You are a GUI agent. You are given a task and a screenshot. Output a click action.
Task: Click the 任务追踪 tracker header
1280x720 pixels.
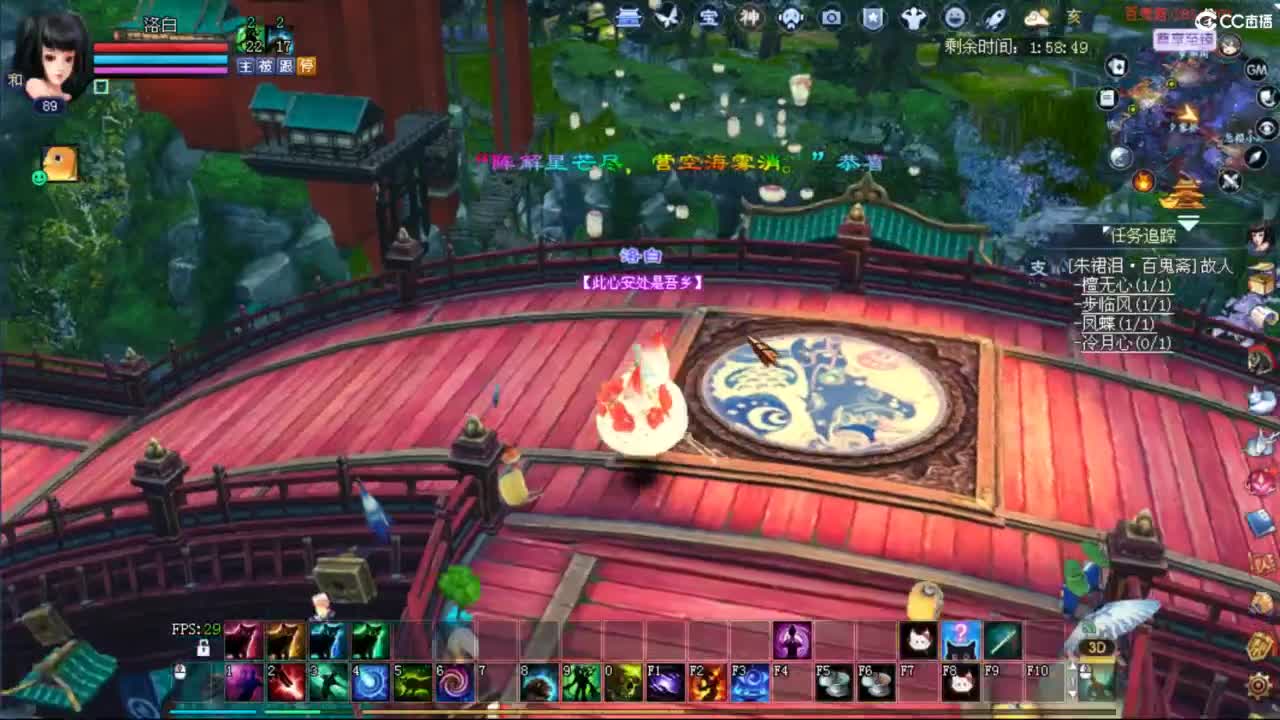point(1144,236)
